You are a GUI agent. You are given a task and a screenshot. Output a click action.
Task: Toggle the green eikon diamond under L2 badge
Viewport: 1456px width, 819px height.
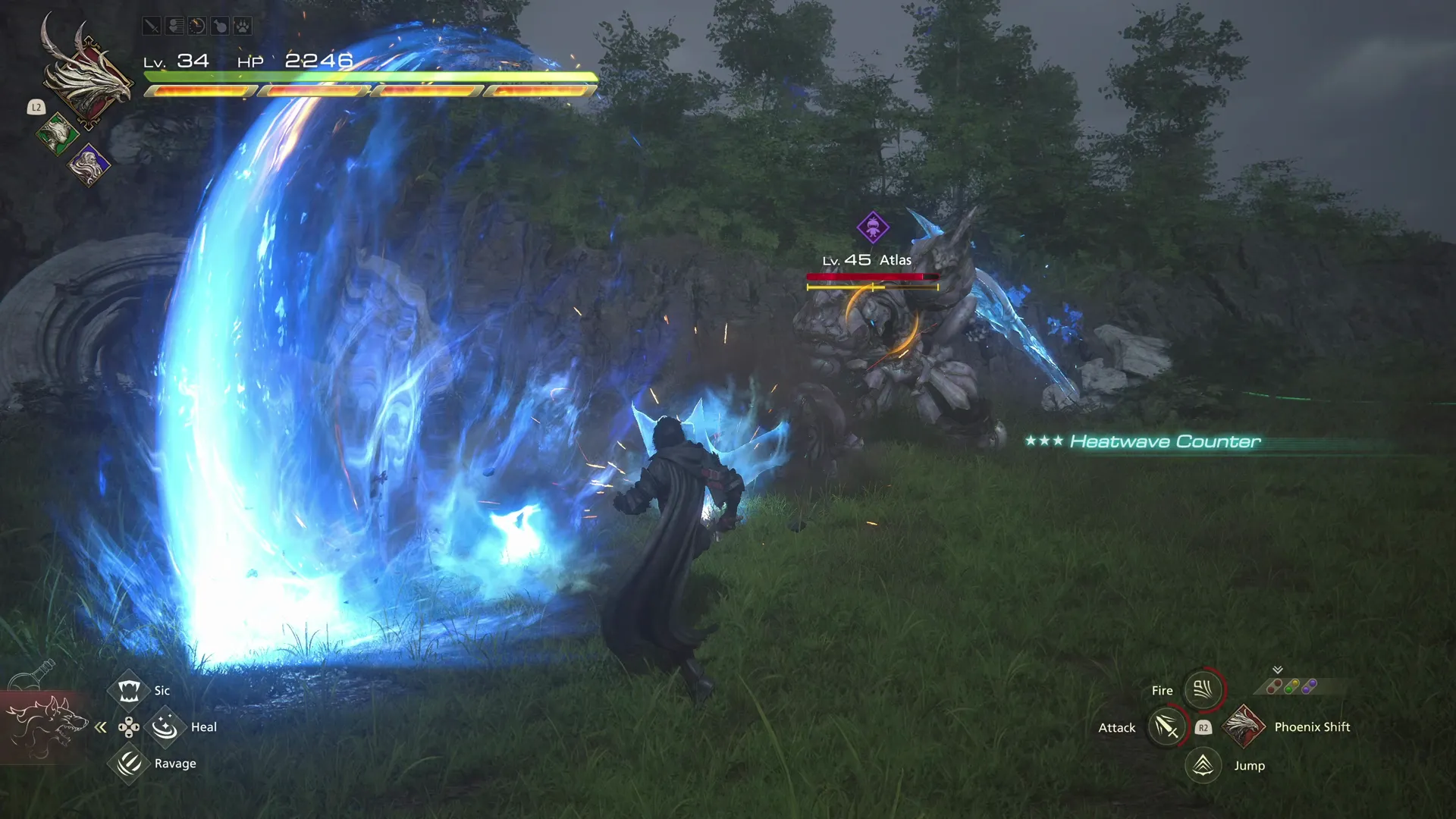pos(57,134)
